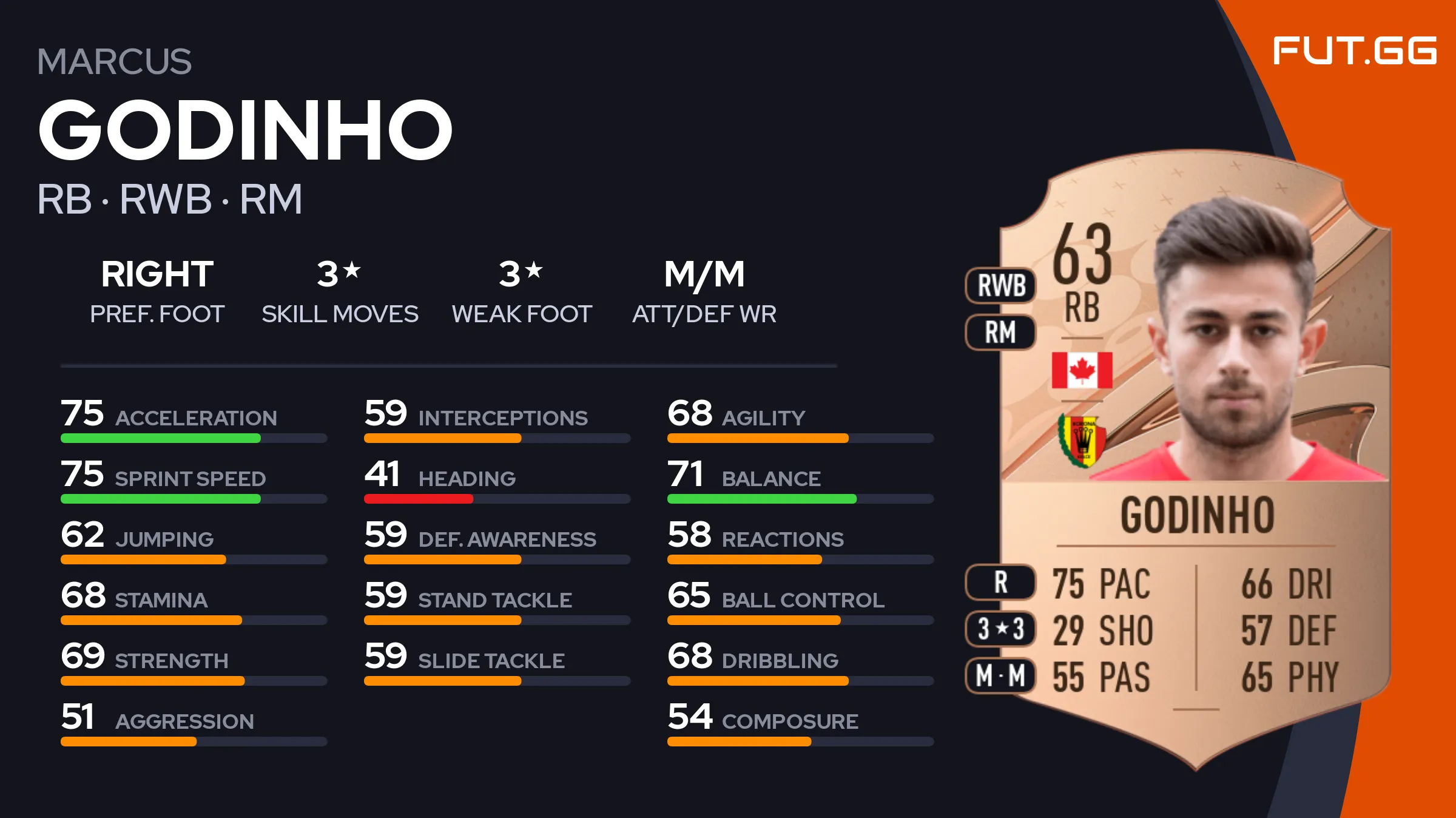Click the FUT.GG logo

(x=1354, y=50)
